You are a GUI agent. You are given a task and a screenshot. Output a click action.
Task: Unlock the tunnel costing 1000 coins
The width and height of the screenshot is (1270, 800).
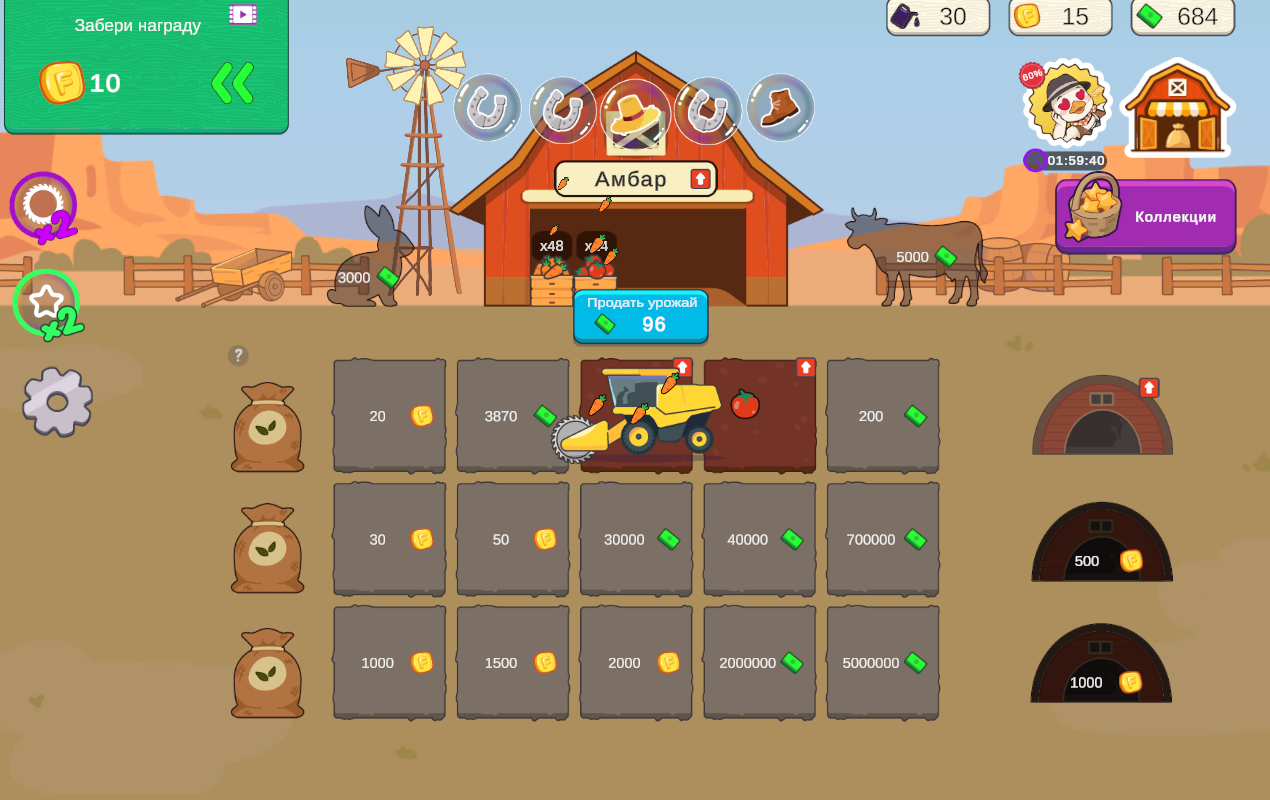(1101, 667)
